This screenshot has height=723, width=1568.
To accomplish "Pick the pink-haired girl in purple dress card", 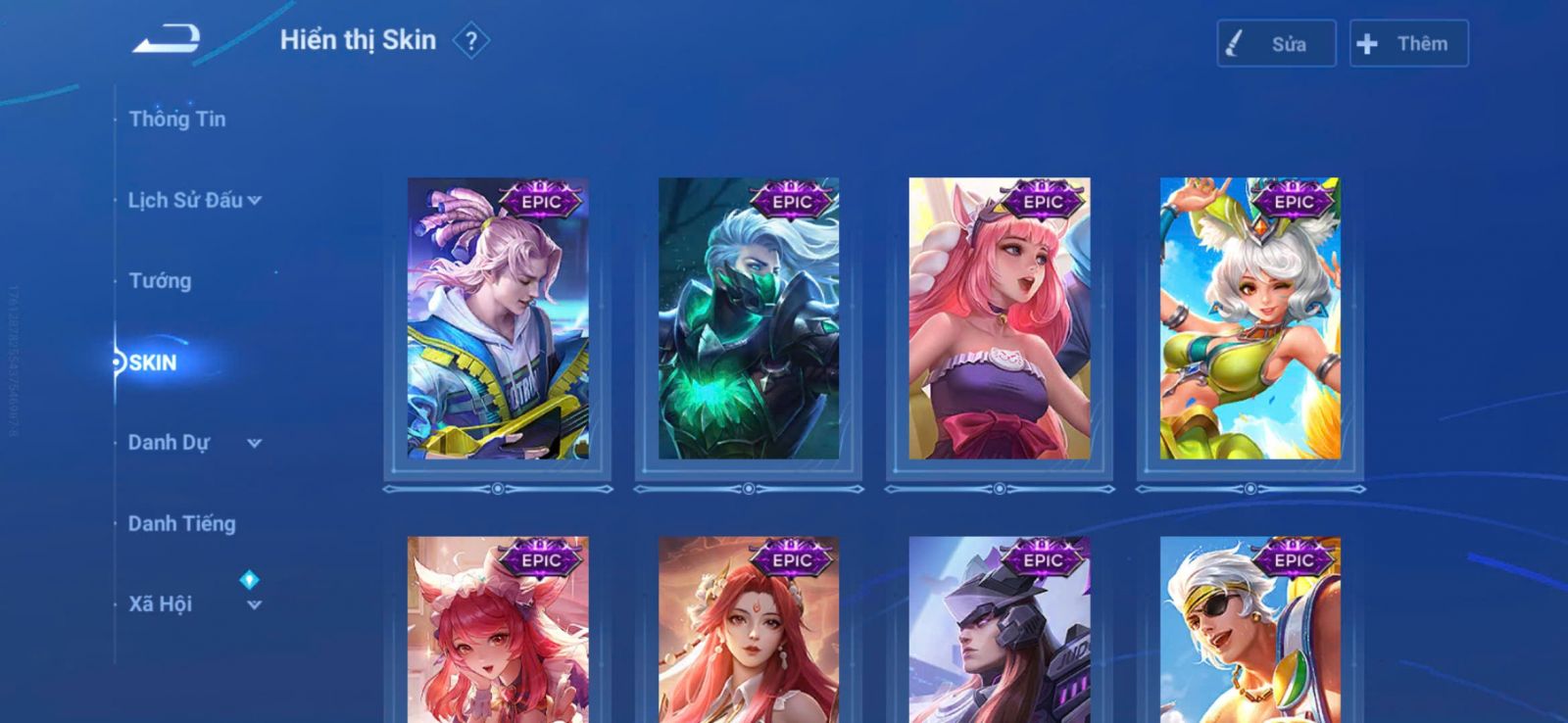I will point(1000,319).
